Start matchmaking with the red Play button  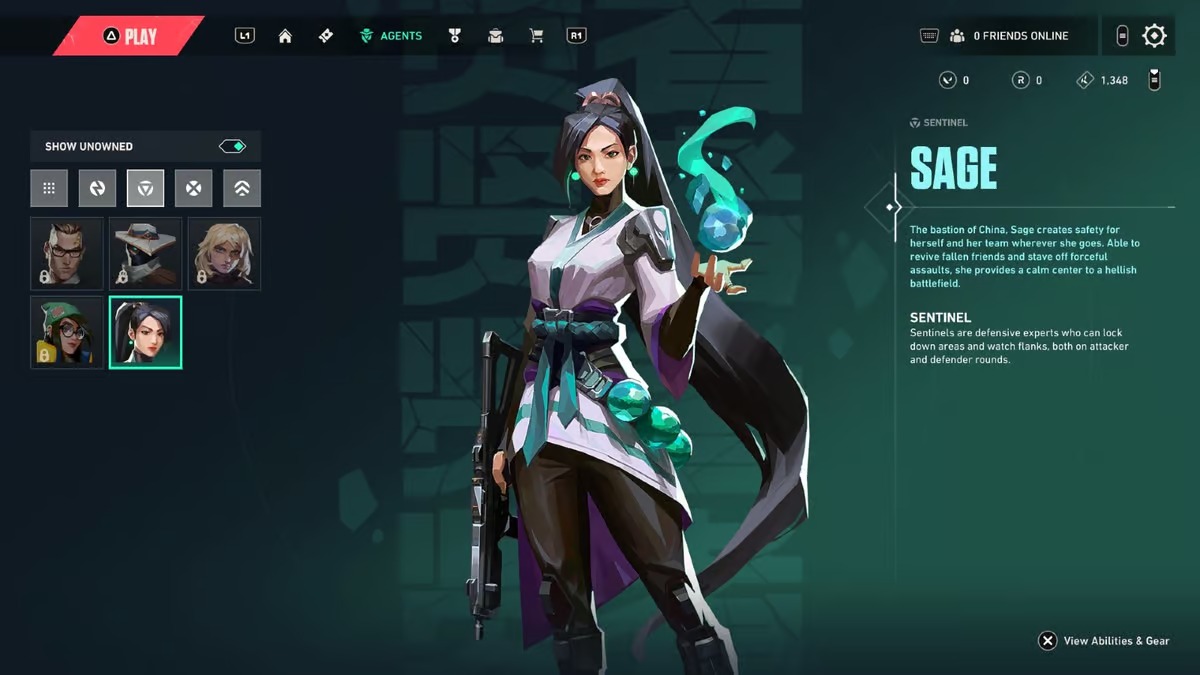(x=130, y=37)
